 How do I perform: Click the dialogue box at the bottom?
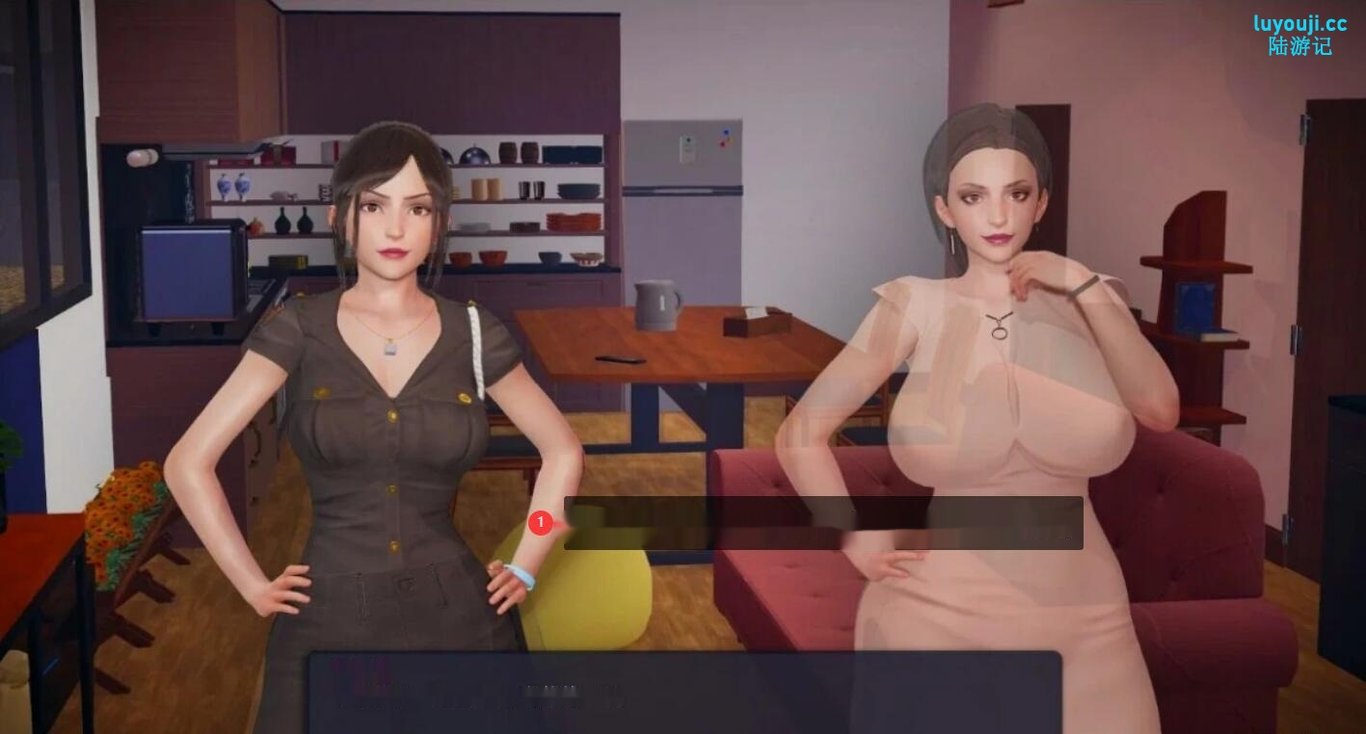[x=683, y=695]
